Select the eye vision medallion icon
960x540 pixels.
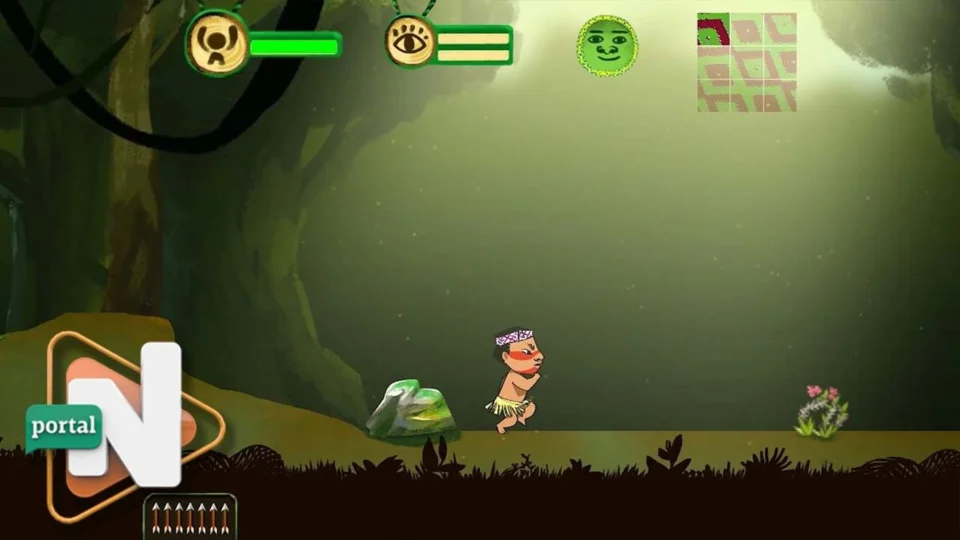410,42
